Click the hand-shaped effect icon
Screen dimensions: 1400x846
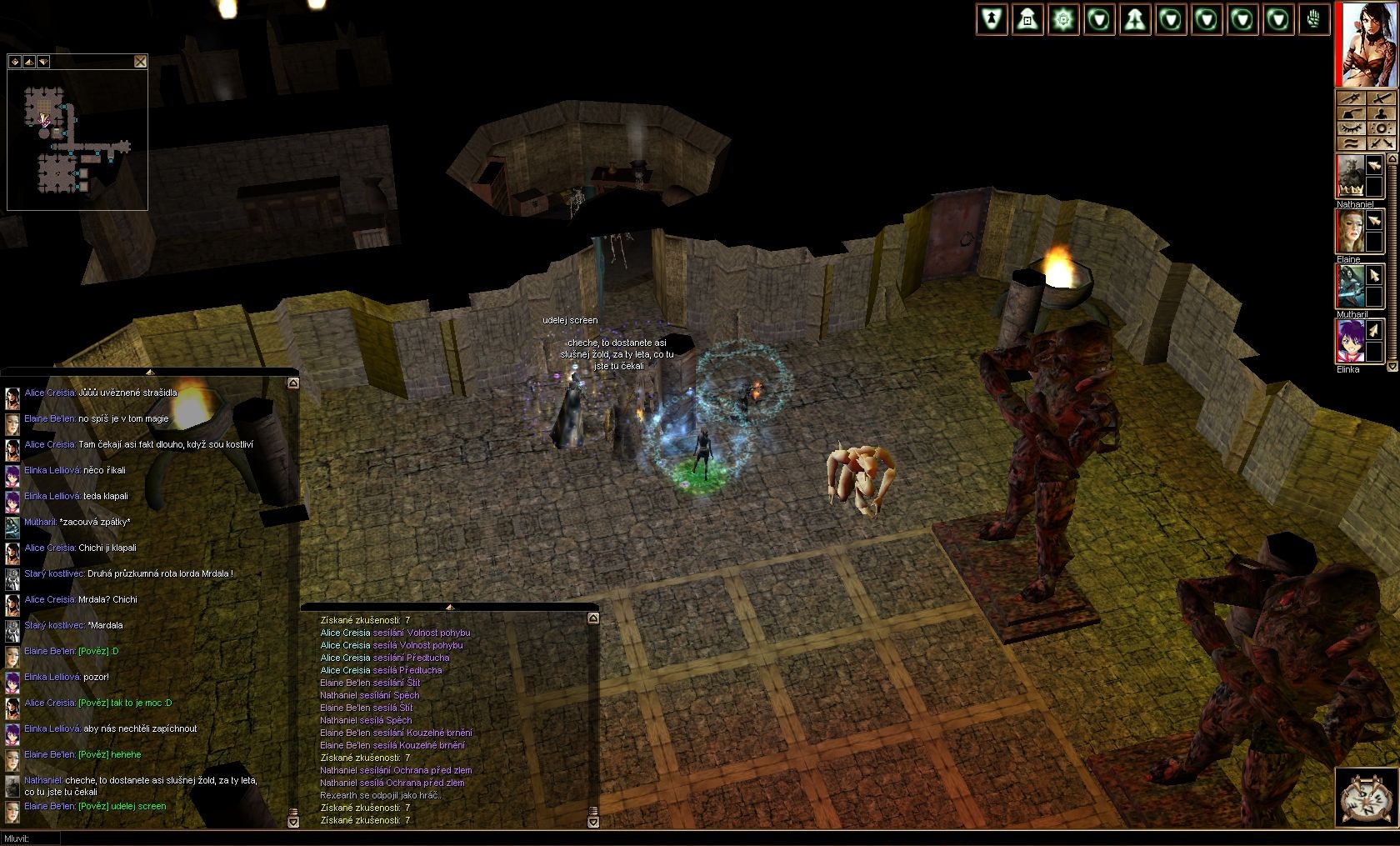click(x=1314, y=20)
